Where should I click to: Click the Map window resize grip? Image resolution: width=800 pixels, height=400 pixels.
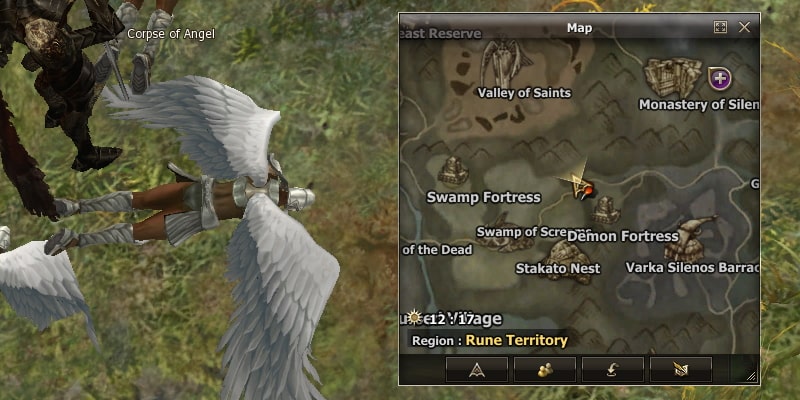coord(751,376)
